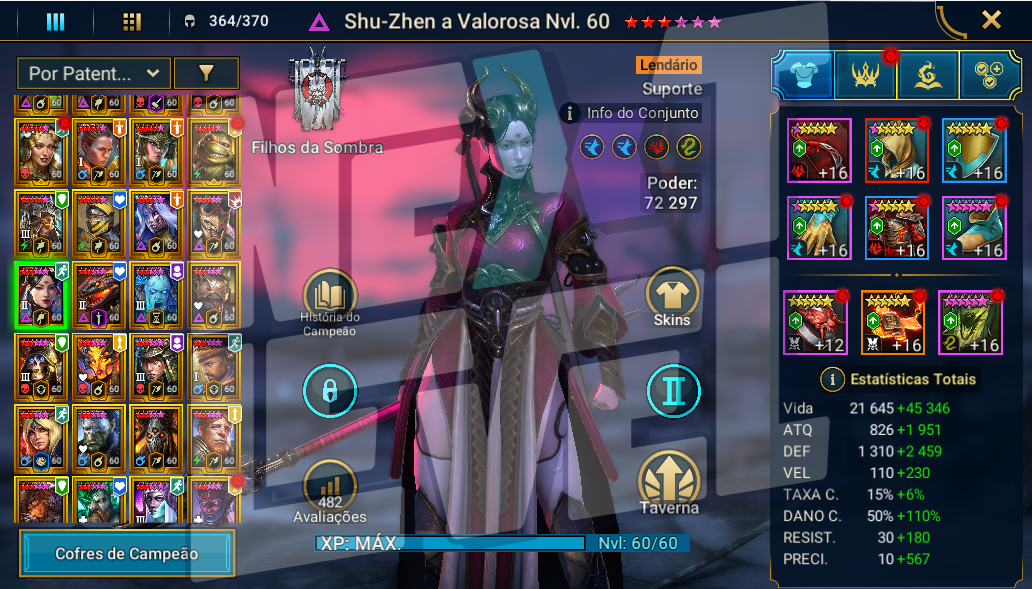Open the grid view button
The height and width of the screenshot is (589, 1032).
tap(131, 21)
